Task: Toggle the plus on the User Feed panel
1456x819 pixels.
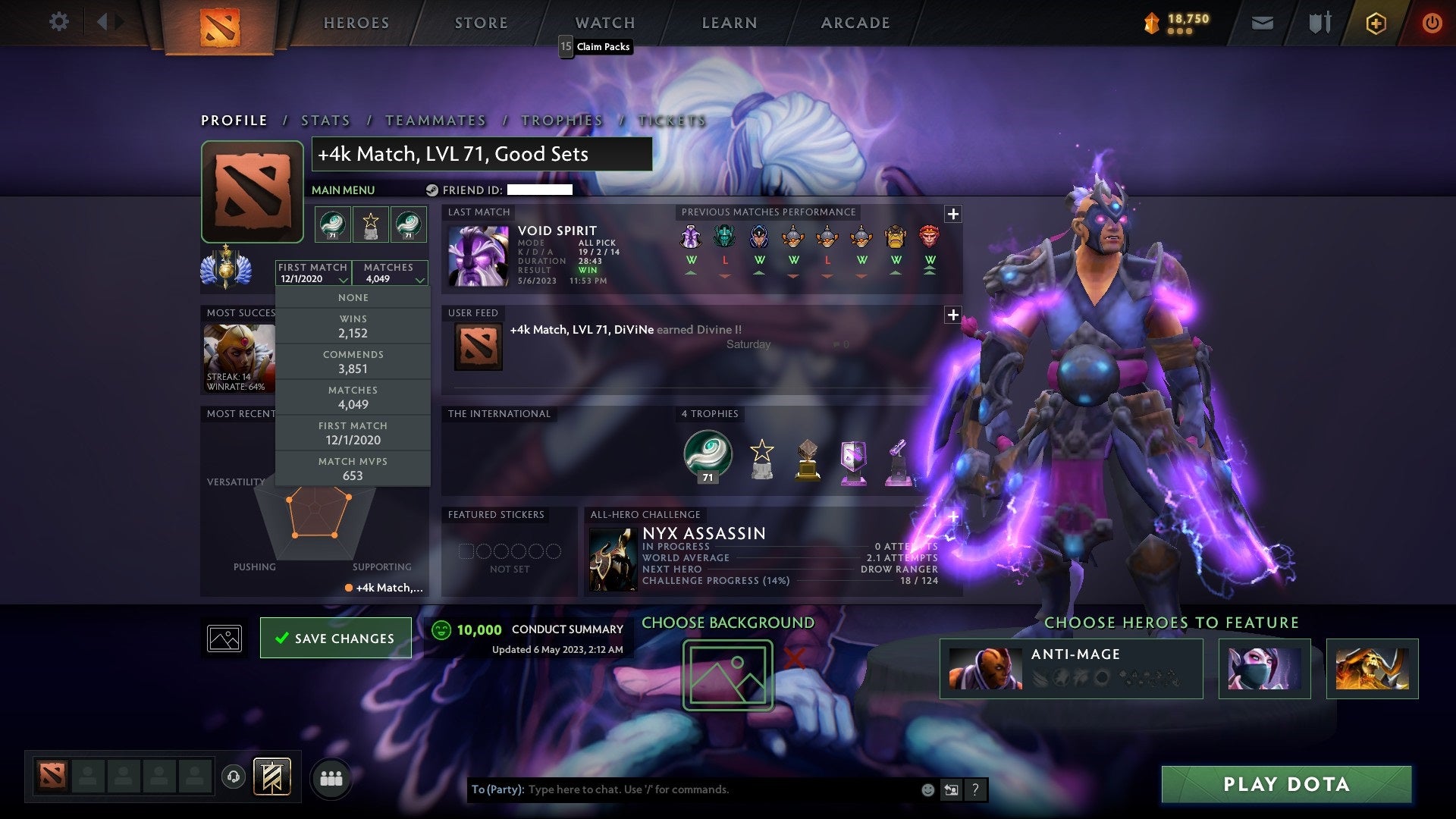Action: point(954,315)
